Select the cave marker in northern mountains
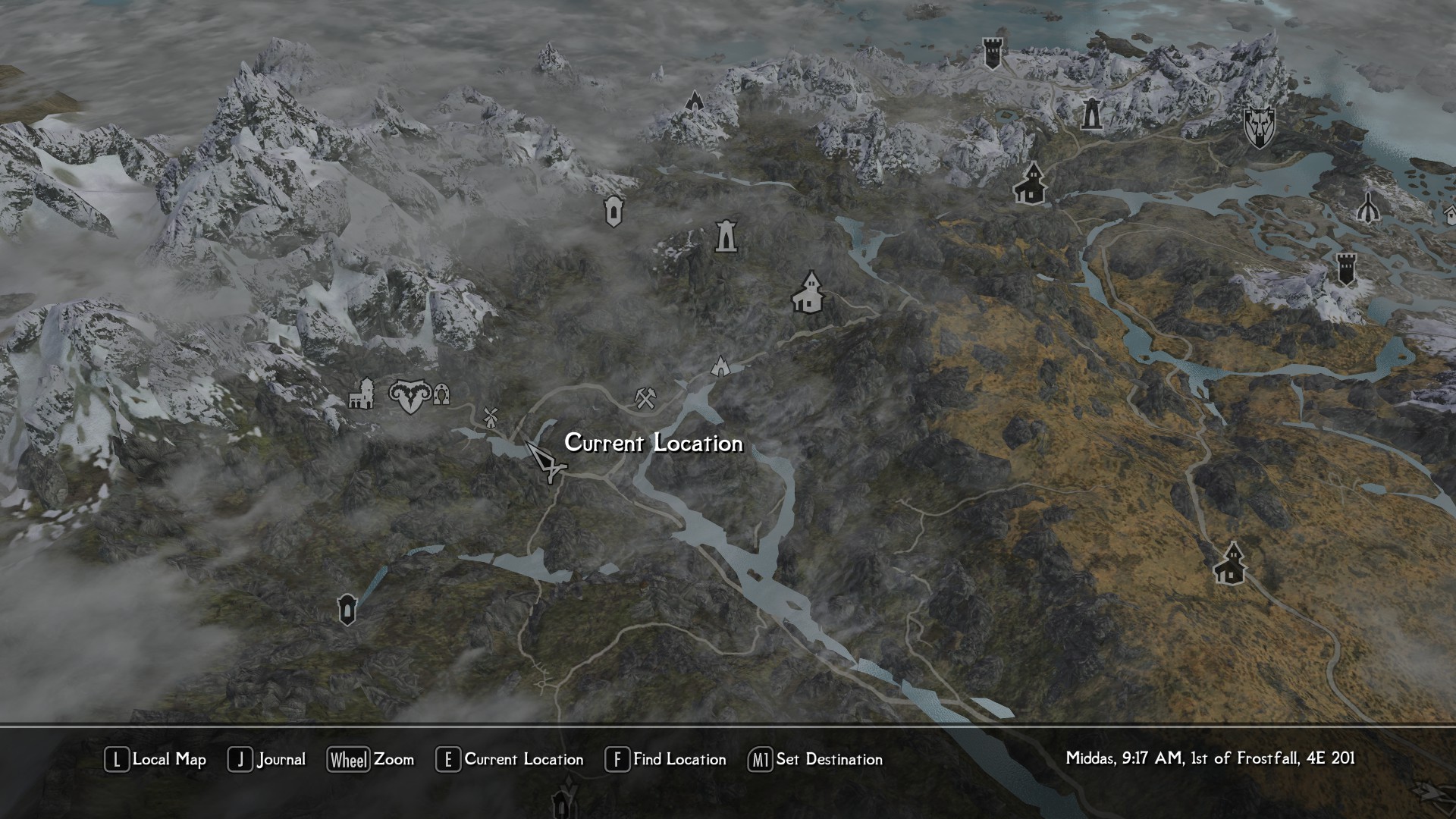The image size is (1456, 819). pos(694,101)
